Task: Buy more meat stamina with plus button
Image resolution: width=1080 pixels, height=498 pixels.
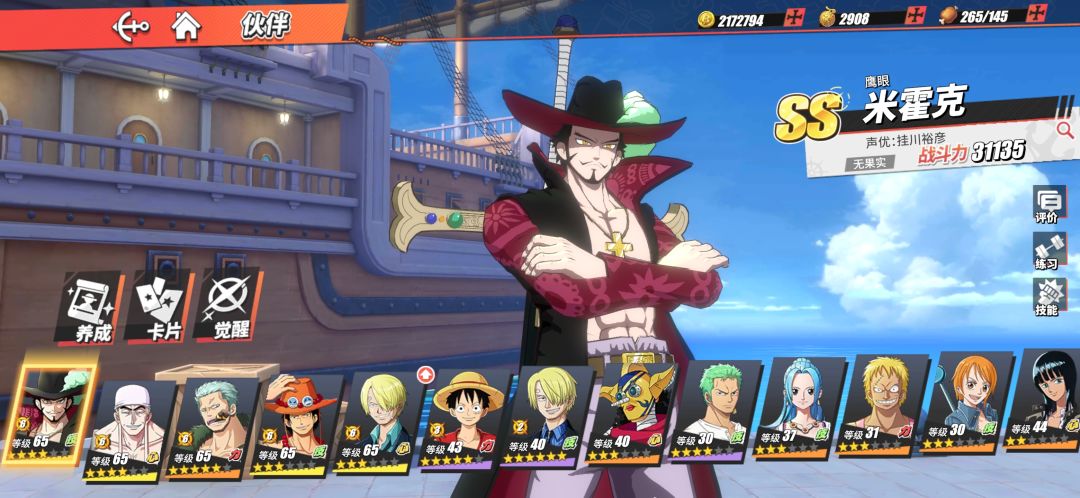Action: click(x=1039, y=15)
